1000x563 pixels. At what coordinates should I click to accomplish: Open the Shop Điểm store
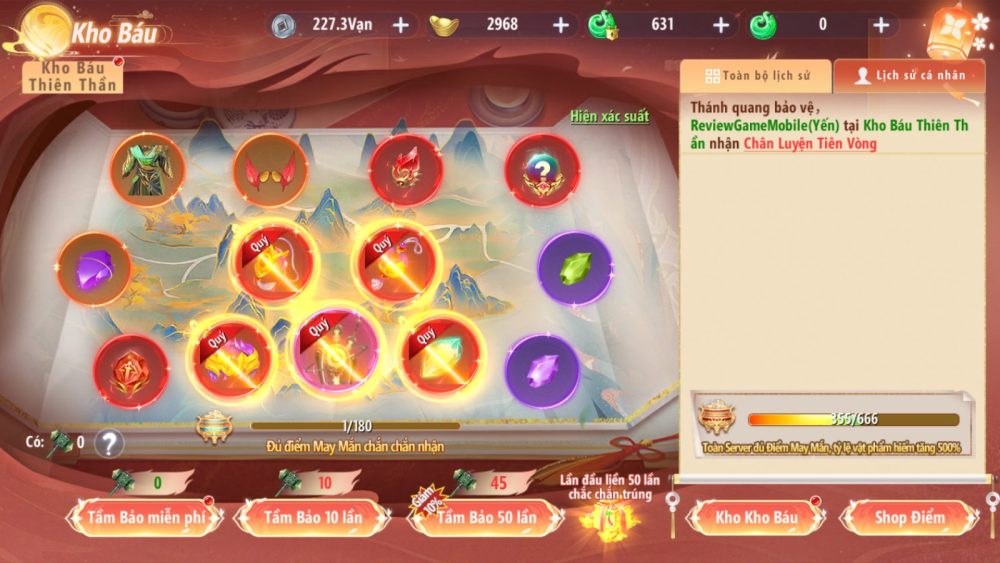click(911, 517)
